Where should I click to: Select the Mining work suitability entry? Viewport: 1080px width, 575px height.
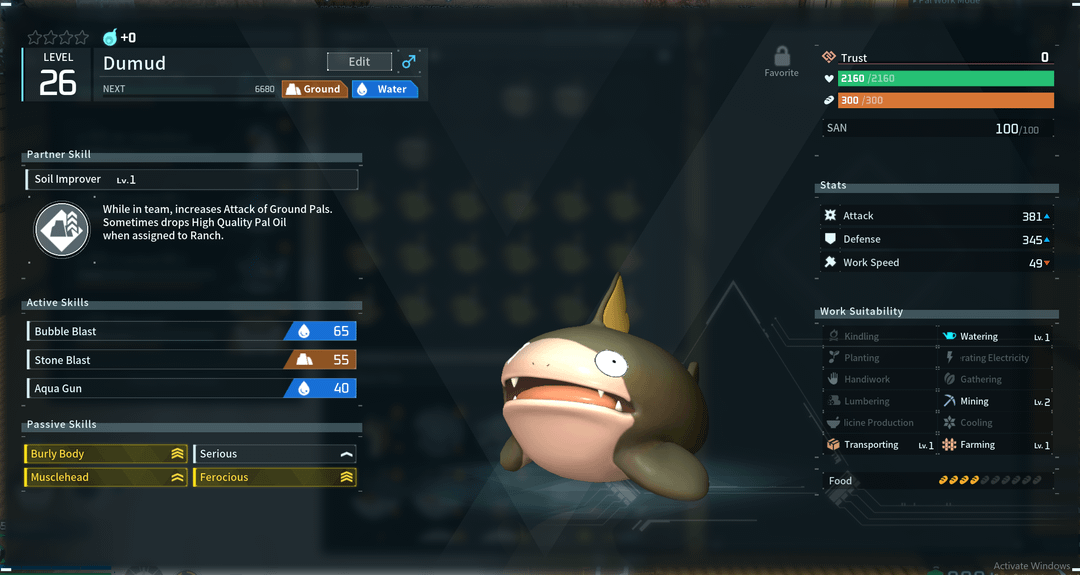pos(996,401)
